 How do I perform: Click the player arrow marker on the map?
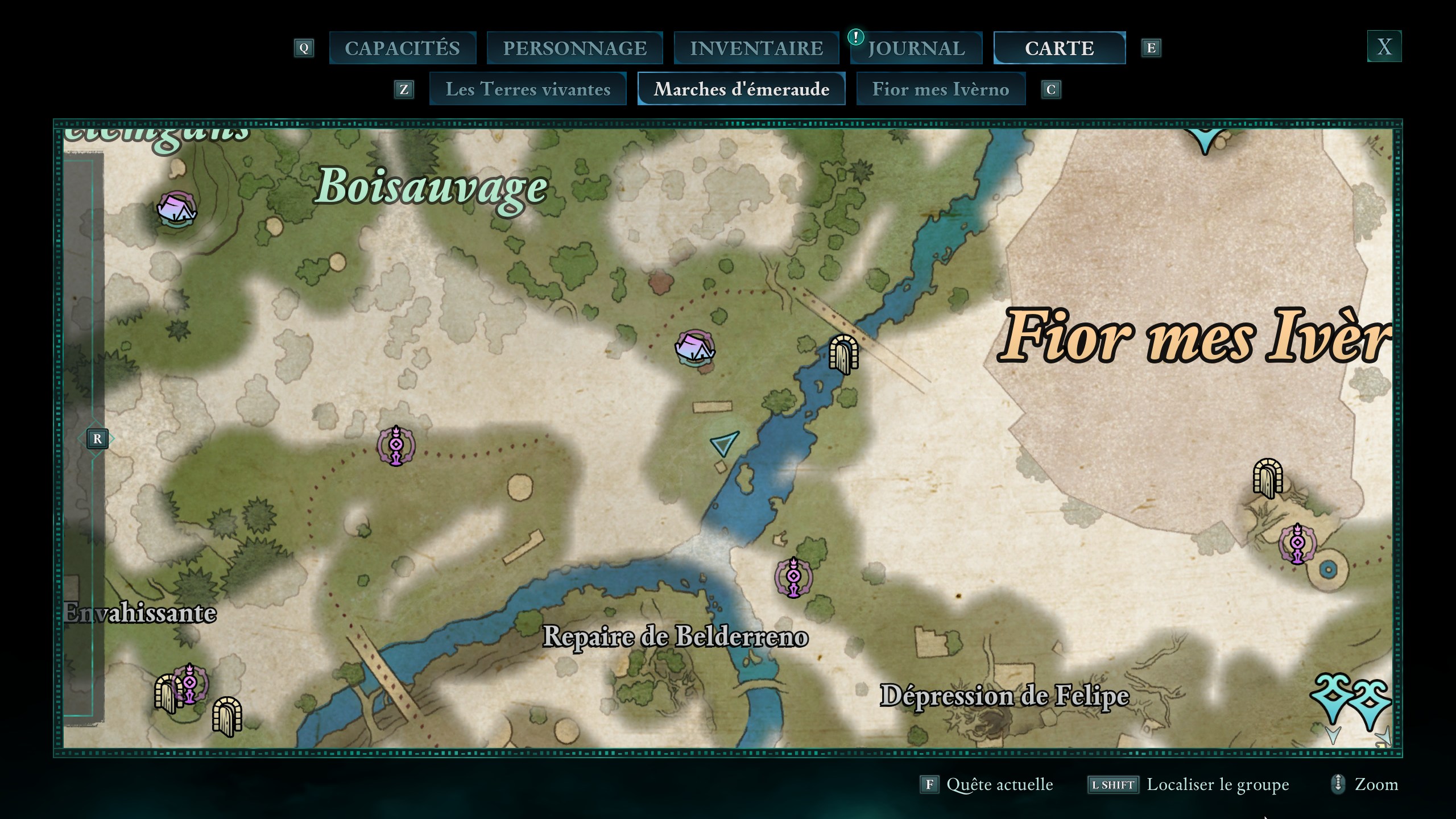click(x=723, y=442)
